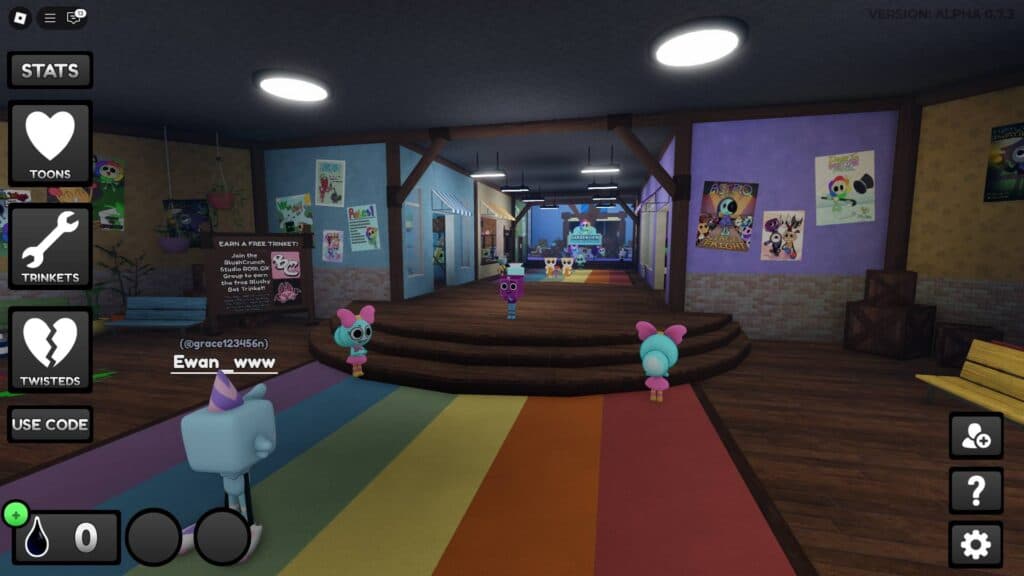1024x576 pixels.
Task: Open the question mark help button
Action: (x=975, y=490)
